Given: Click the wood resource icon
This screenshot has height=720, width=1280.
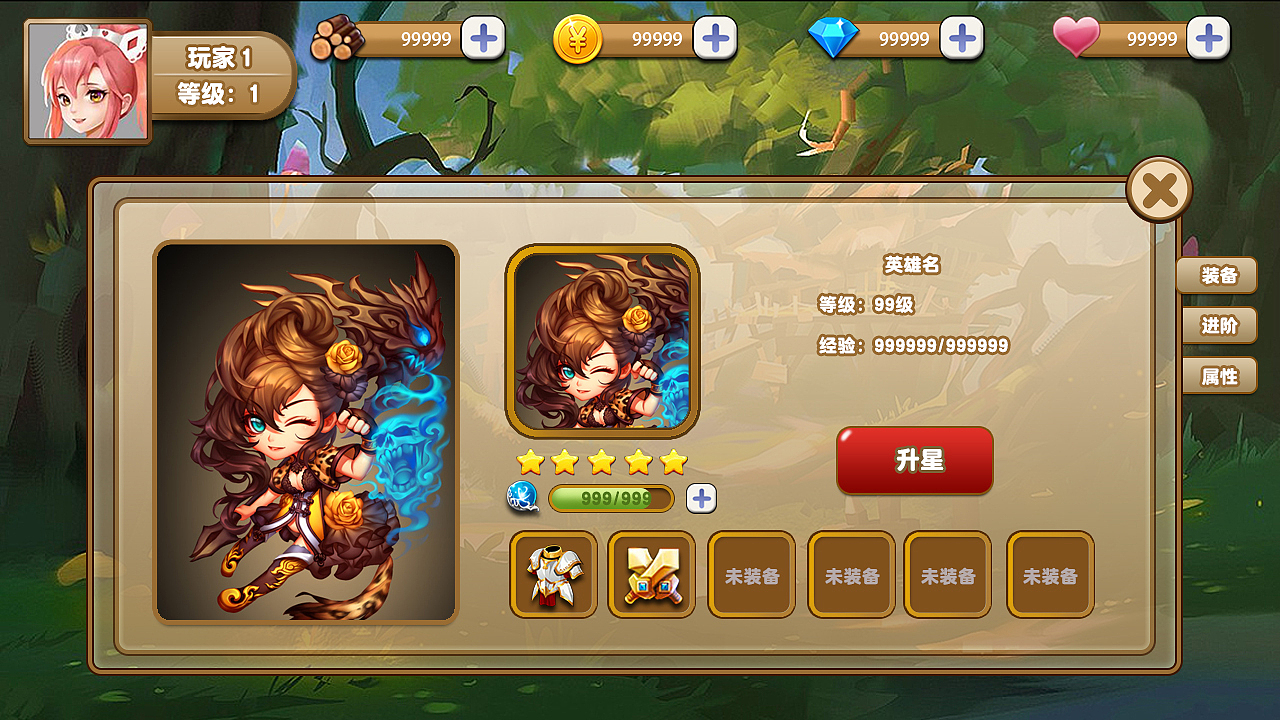Looking at the screenshot, I should 337,37.
